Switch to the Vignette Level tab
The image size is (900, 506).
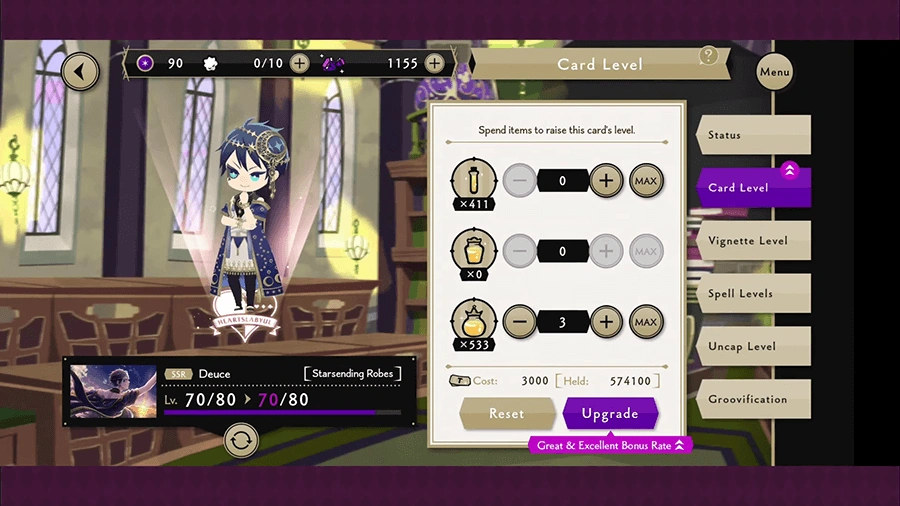pos(752,241)
